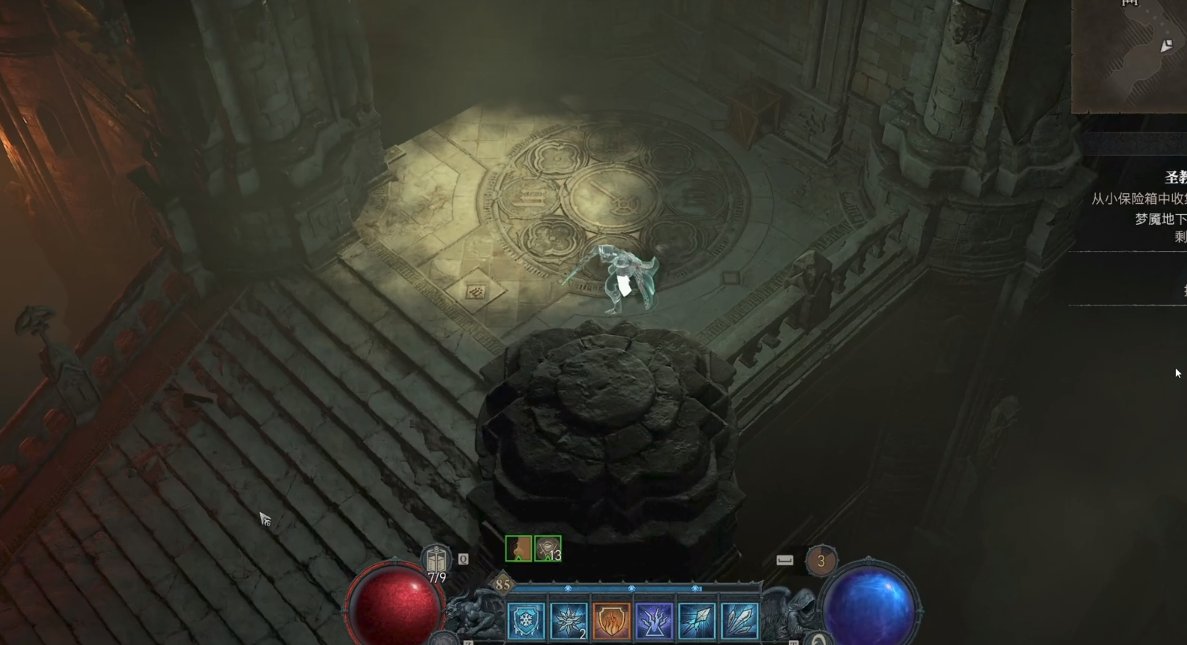
Task: Activate the Ice Armor snowflake shield skill
Action: point(526,621)
